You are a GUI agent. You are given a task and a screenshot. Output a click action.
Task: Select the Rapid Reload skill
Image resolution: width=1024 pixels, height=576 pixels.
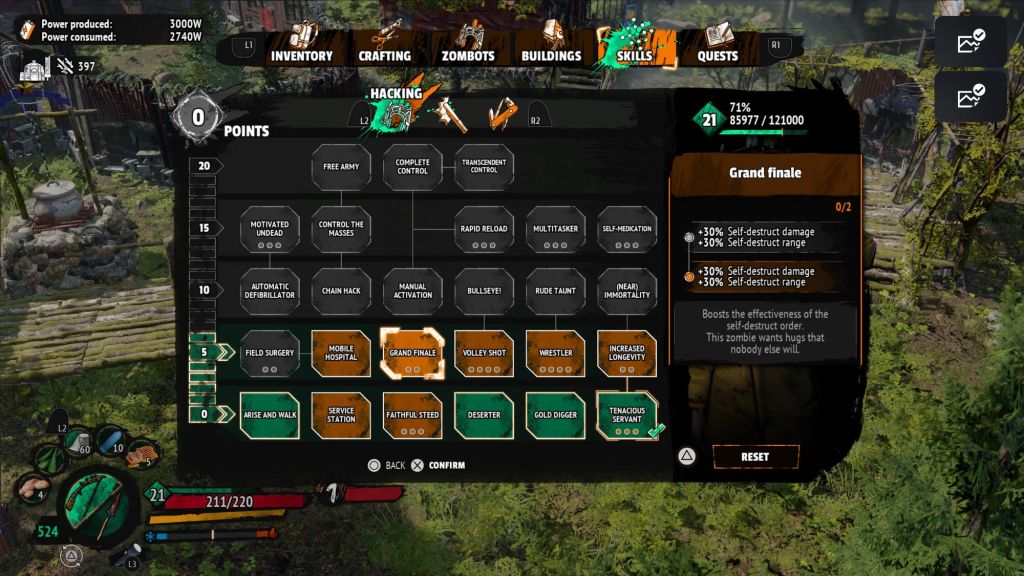tap(484, 229)
